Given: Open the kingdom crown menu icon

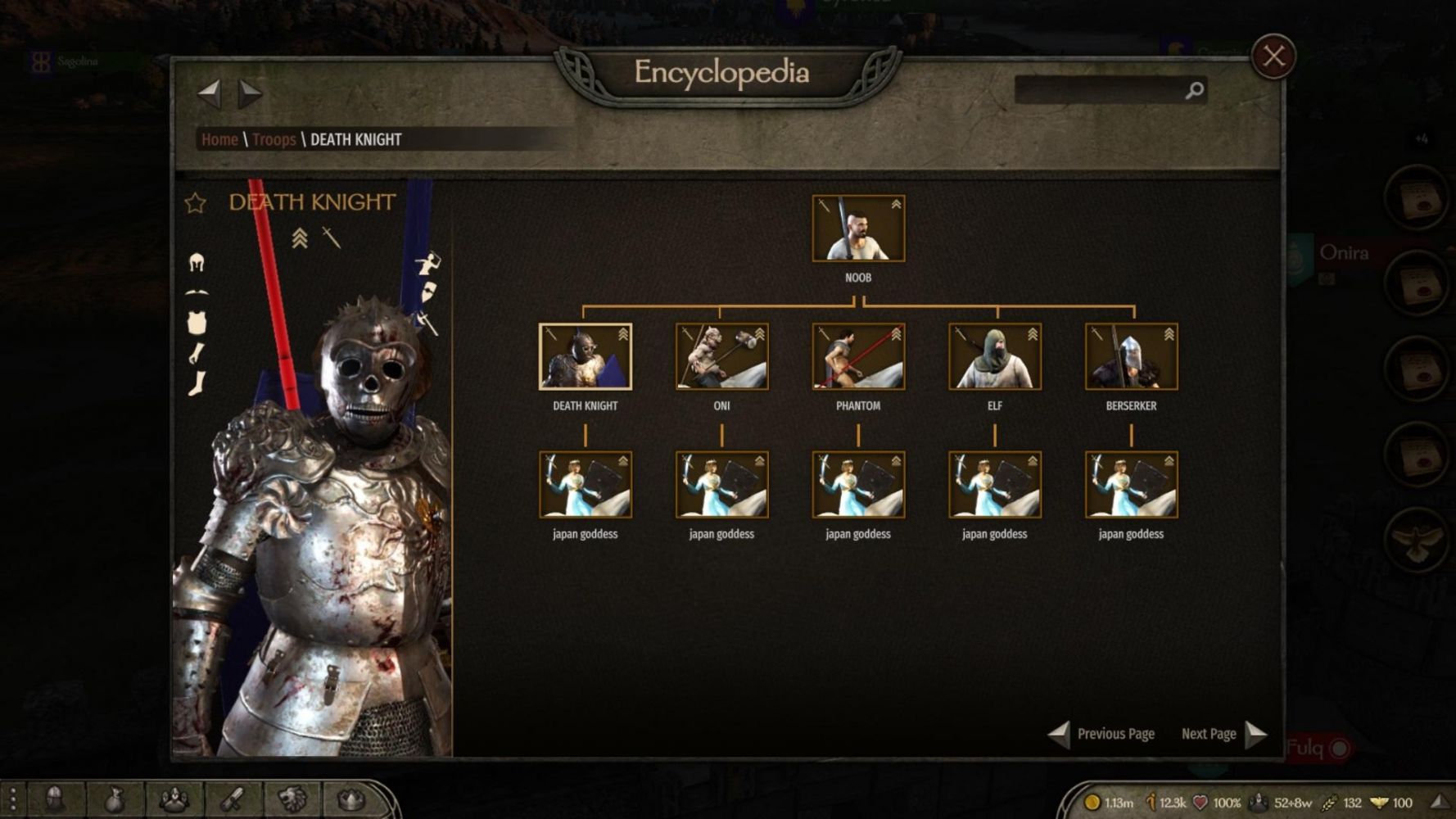Looking at the screenshot, I should click(x=350, y=799).
